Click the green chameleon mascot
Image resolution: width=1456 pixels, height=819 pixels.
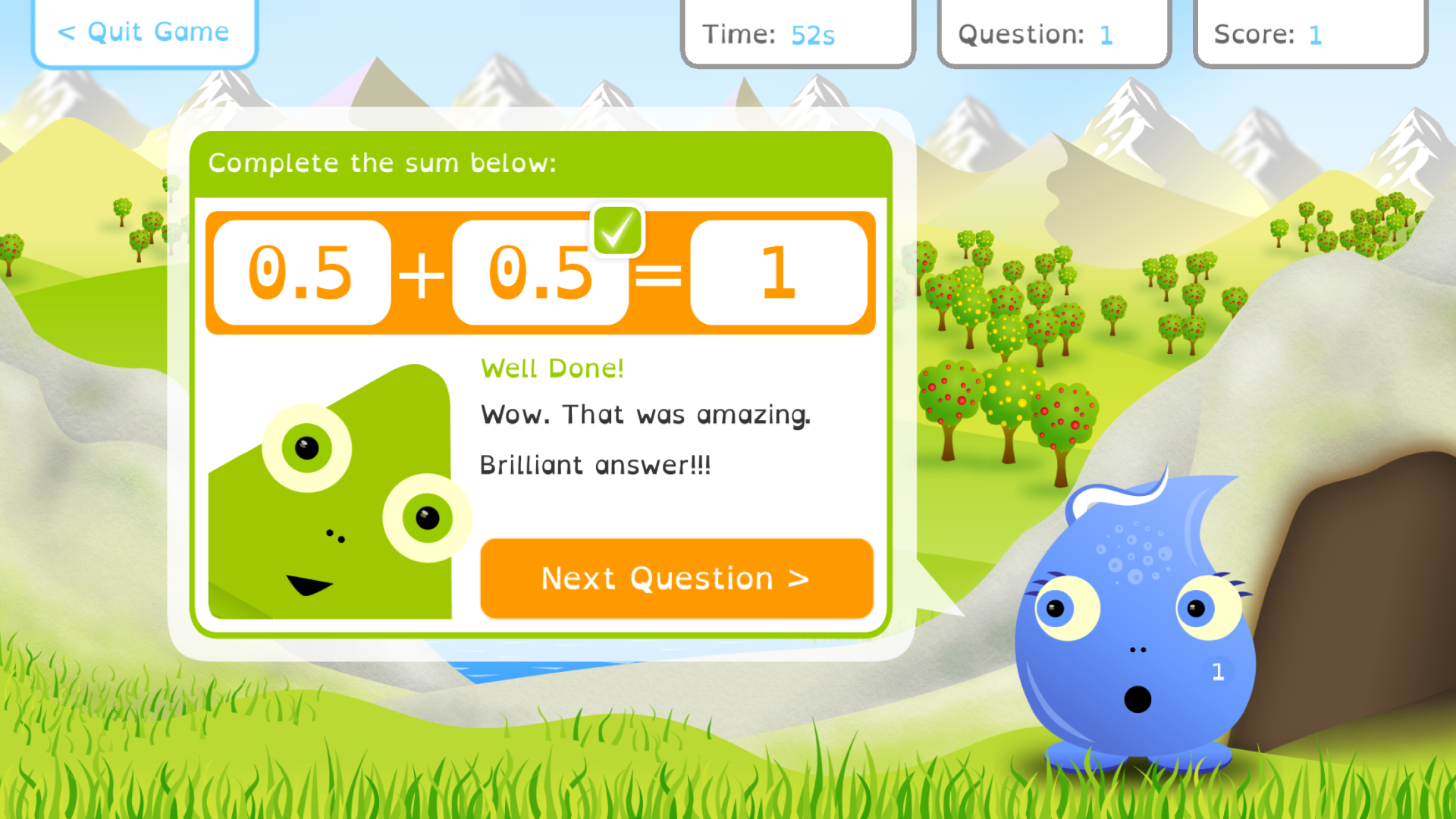coord(326,493)
